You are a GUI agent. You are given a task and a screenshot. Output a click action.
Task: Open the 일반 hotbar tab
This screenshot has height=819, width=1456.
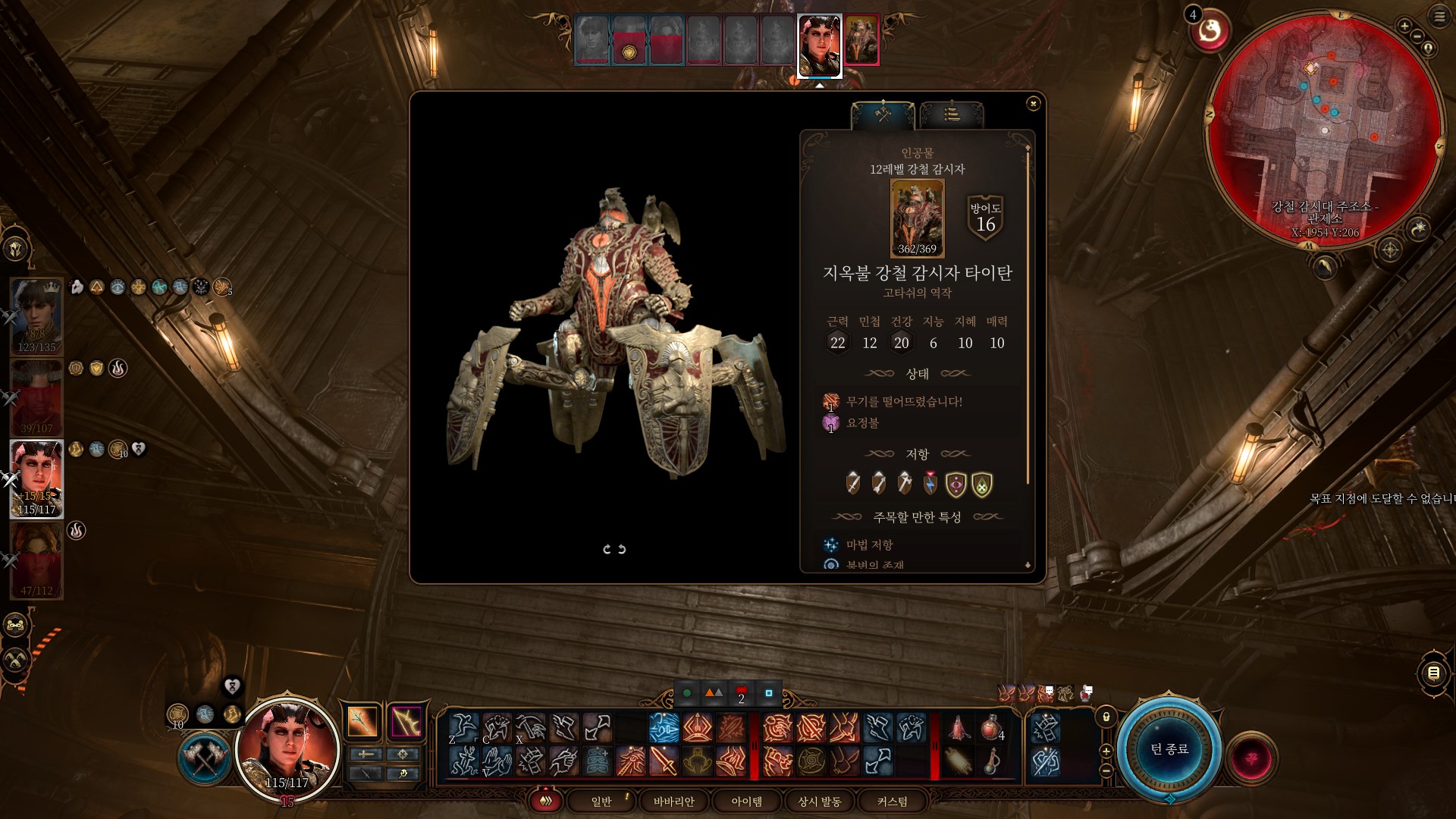click(x=601, y=802)
